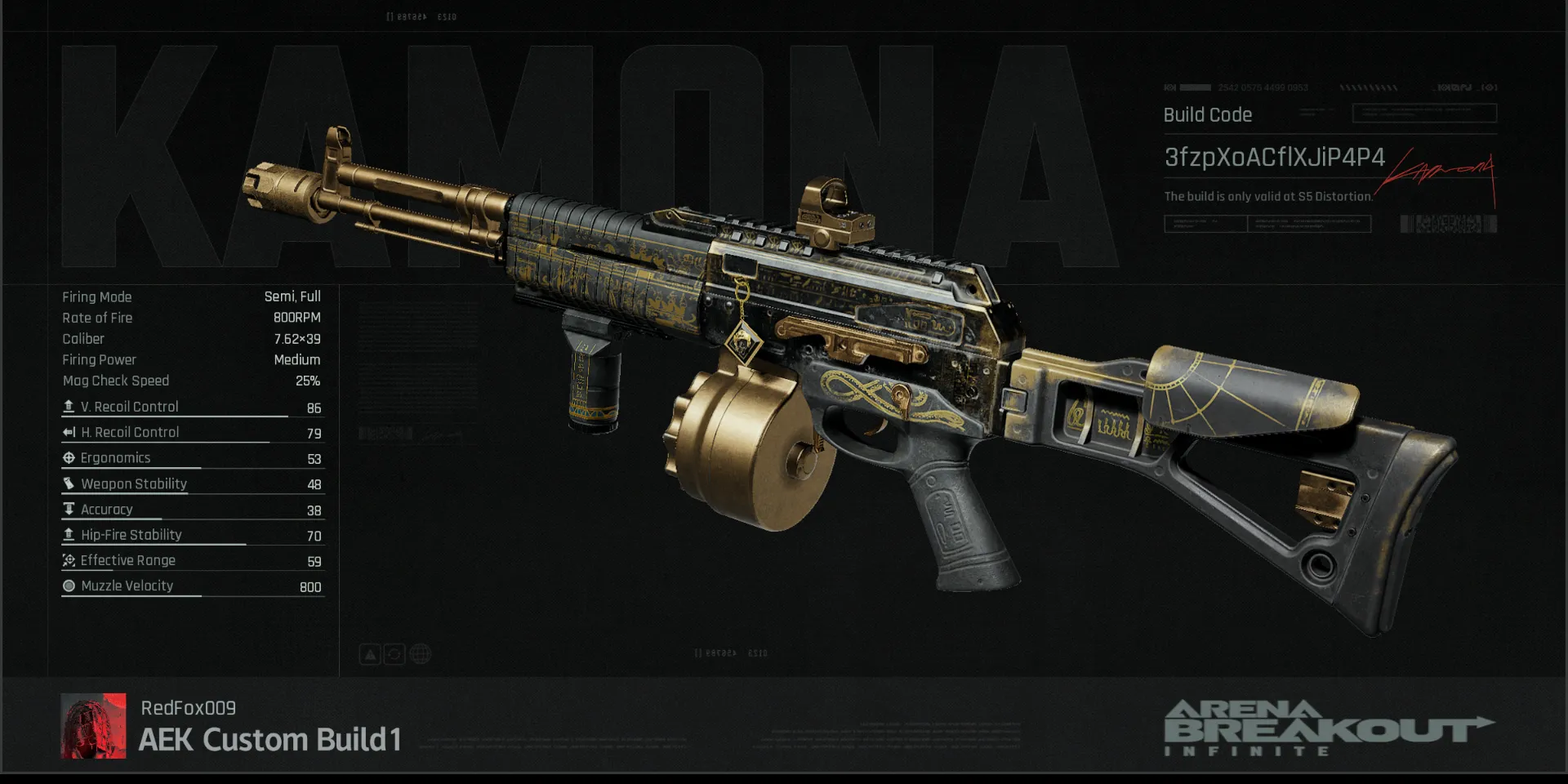Screen dimensions: 1568x784
Task: Click the triangle icon below the stats
Action: [370, 654]
